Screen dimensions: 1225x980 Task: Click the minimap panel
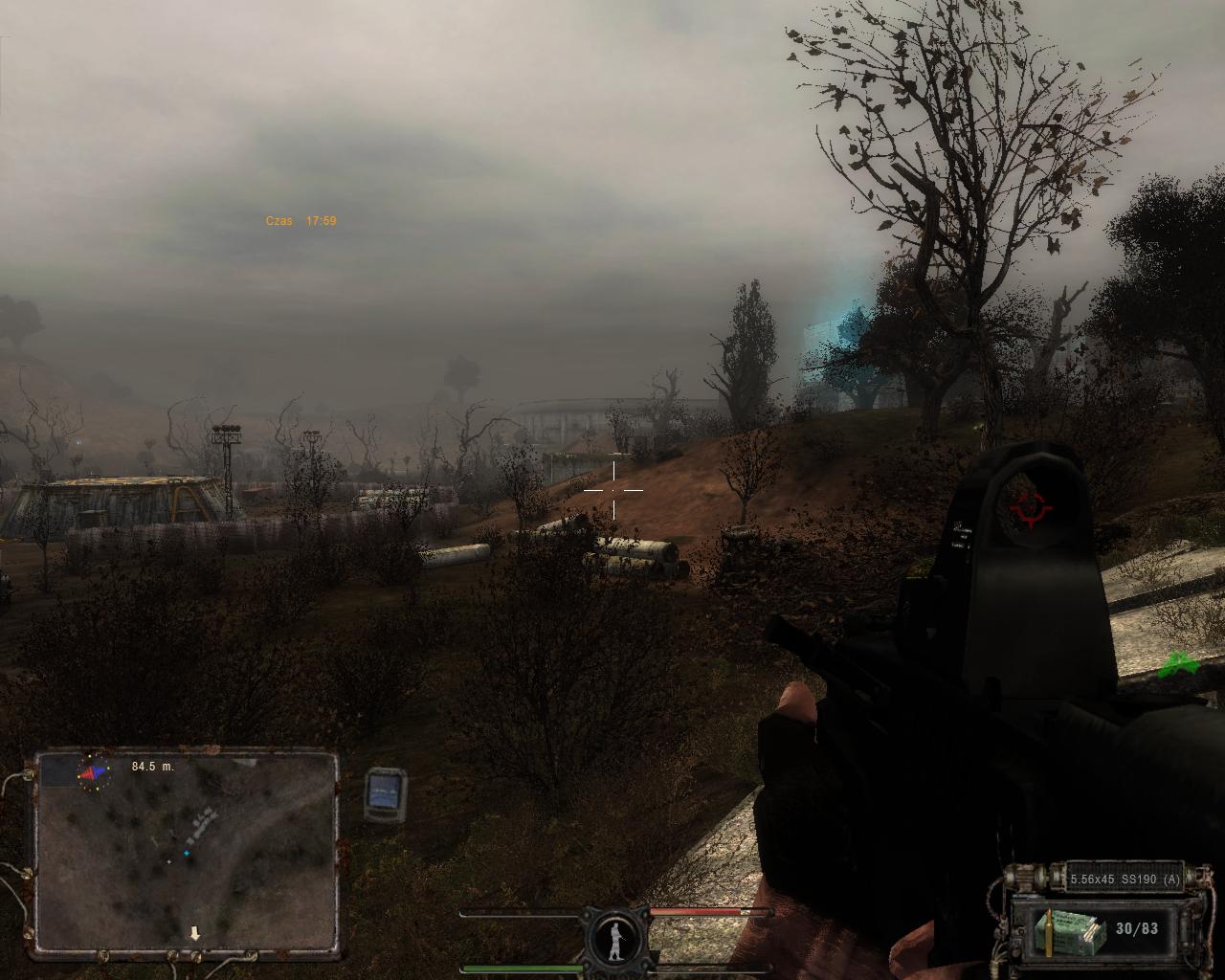click(x=188, y=855)
